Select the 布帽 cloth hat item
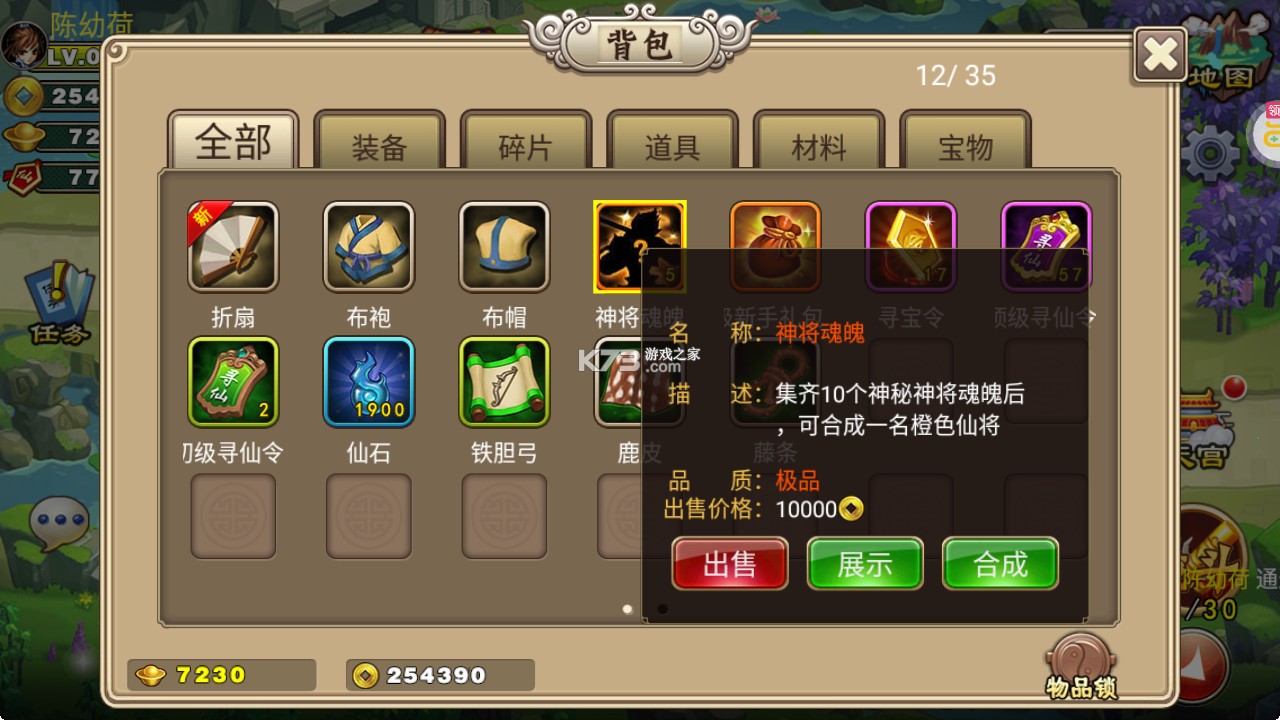 click(x=504, y=245)
